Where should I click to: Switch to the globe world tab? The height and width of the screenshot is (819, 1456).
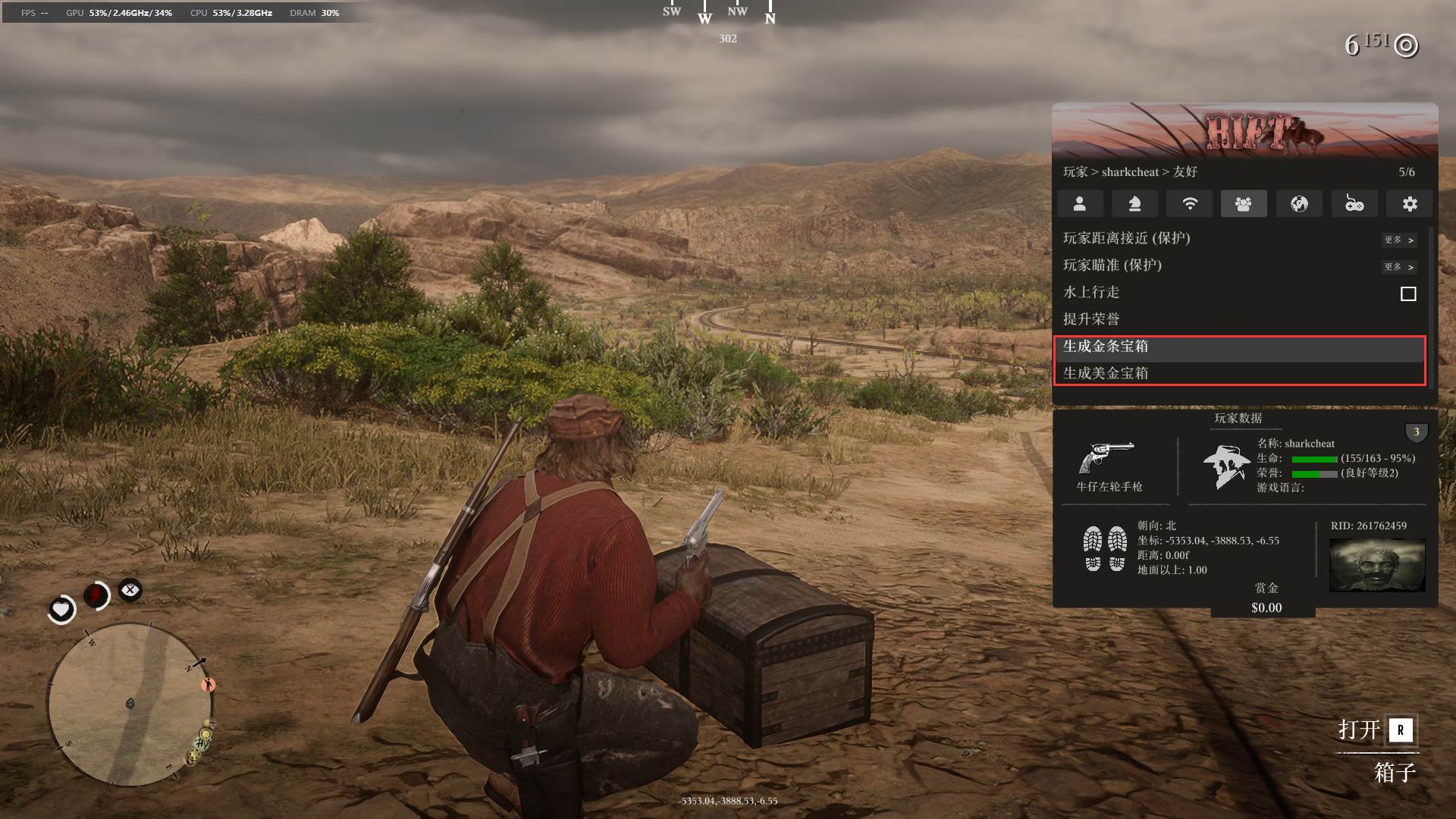tap(1299, 204)
